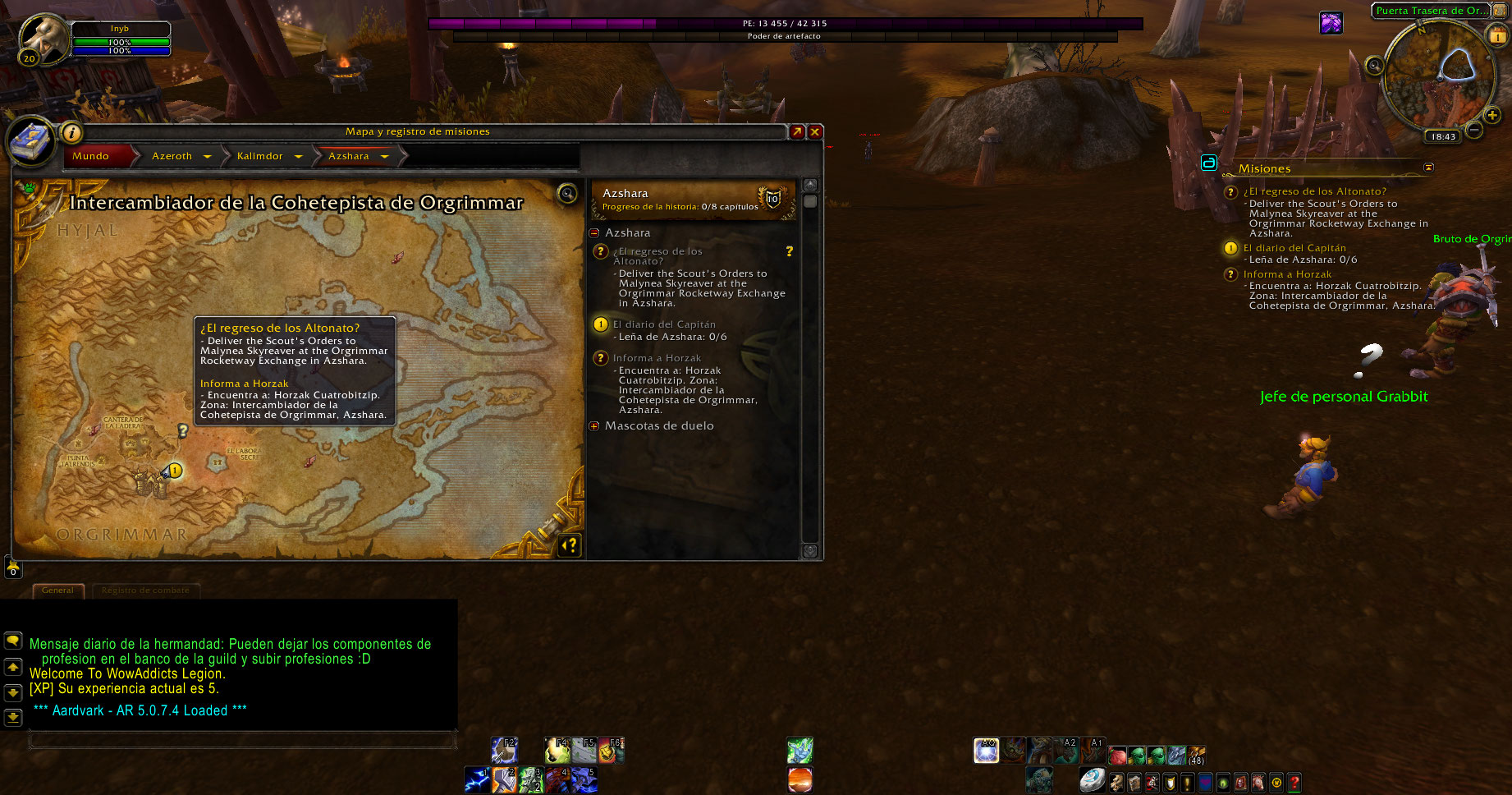
Task: Select quest Informa a Horzak in log
Action: pyautogui.click(x=657, y=358)
